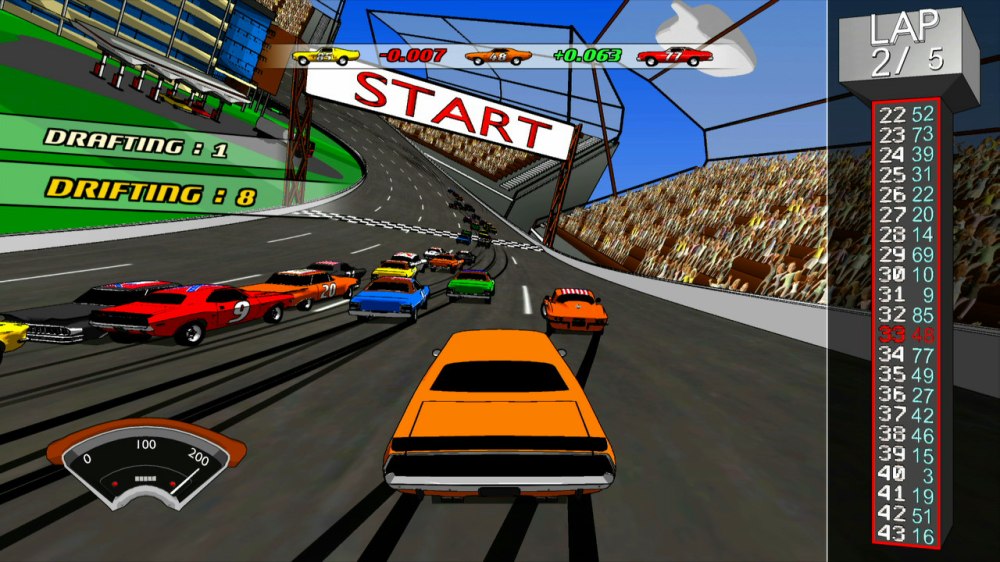Click the orange car icon in the gap tracker
Screen dimensions: 1000x562
pyautogui.click(x=500, y=56)
